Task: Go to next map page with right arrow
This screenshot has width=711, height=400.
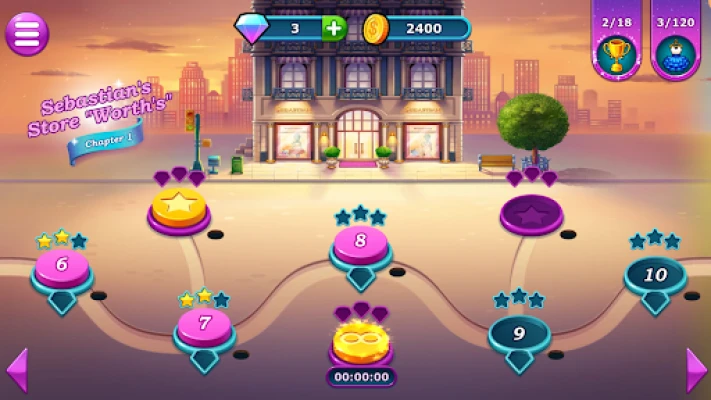Action: pos(696,370)
